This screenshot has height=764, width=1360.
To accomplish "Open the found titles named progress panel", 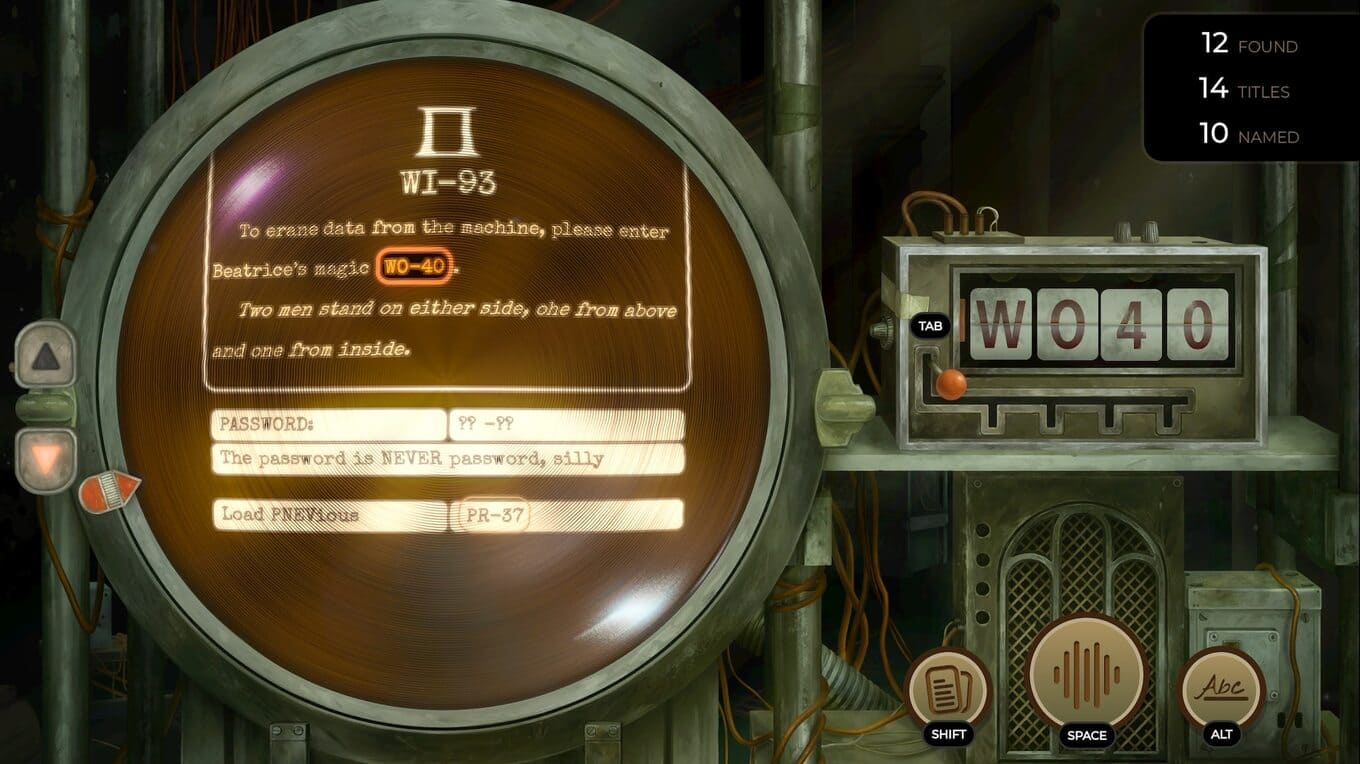I will pos(1249,90).
